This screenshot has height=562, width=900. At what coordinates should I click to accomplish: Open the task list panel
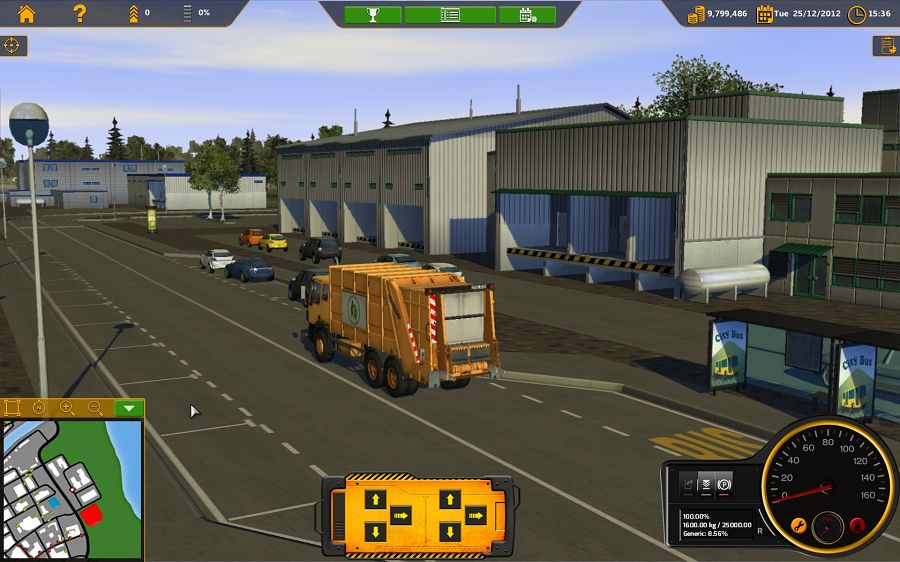point(450,14)
